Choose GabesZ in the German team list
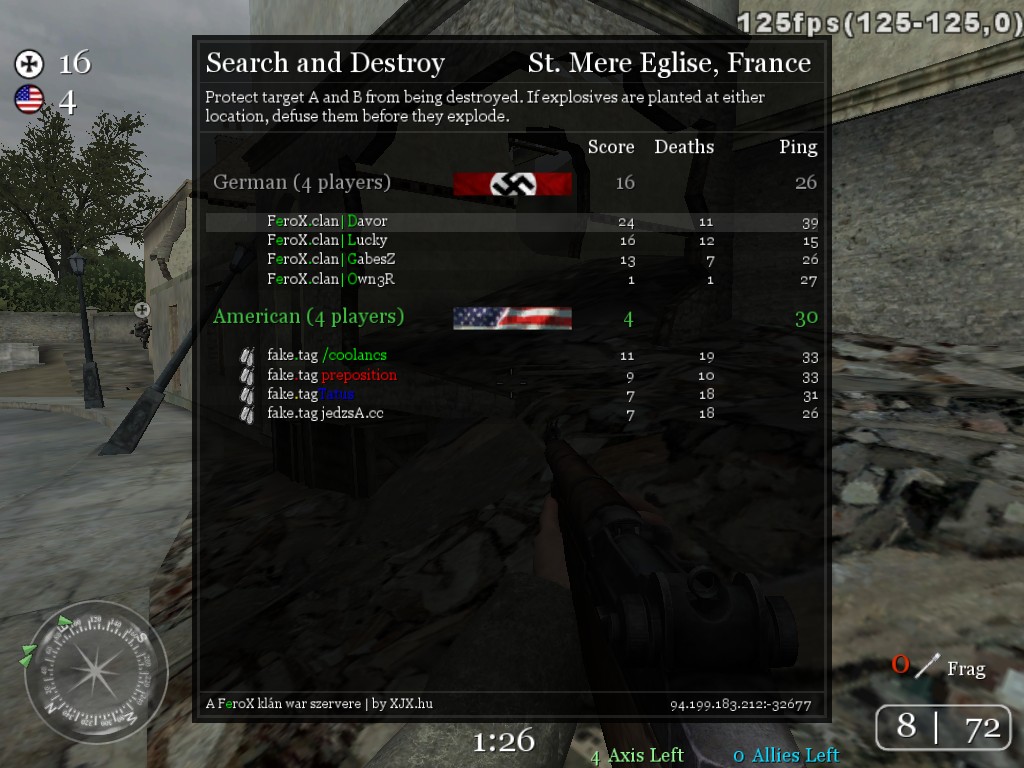Screen dimensions: 1024x768 (331, 260)
